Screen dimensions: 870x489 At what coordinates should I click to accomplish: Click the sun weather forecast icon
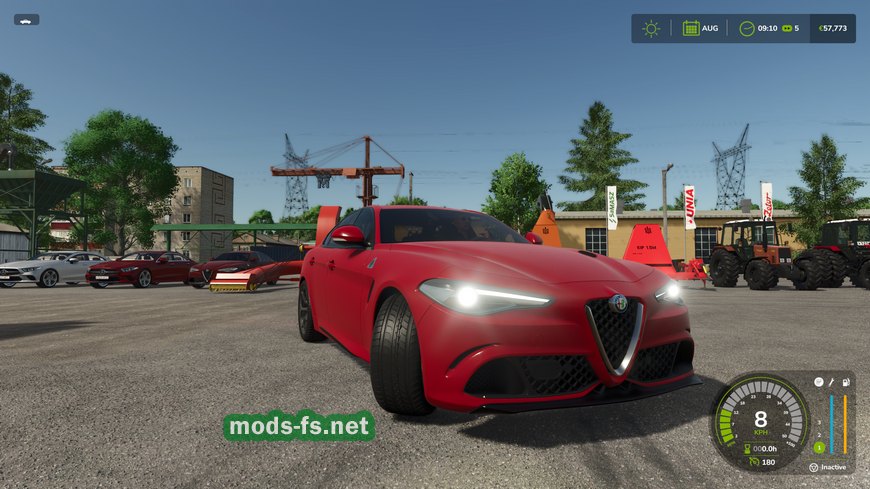click(x=651, y=28)
